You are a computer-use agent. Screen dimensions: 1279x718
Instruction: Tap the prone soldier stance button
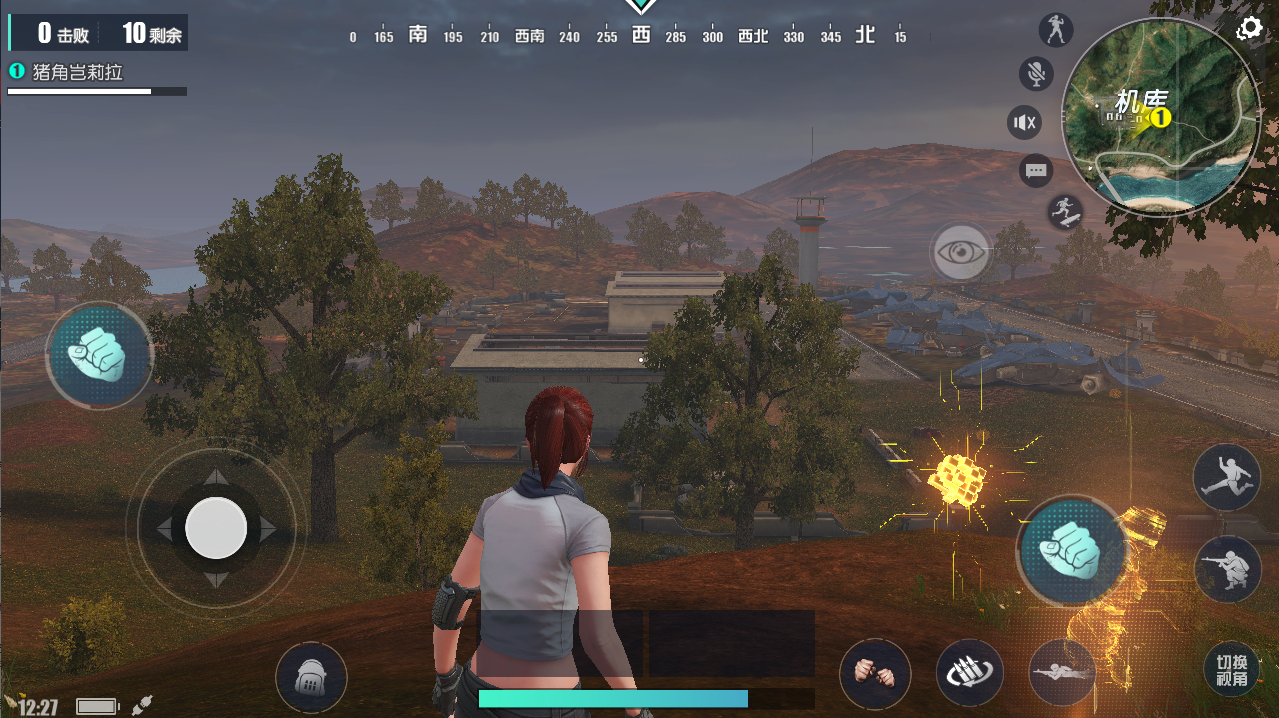click(1062, 672)
